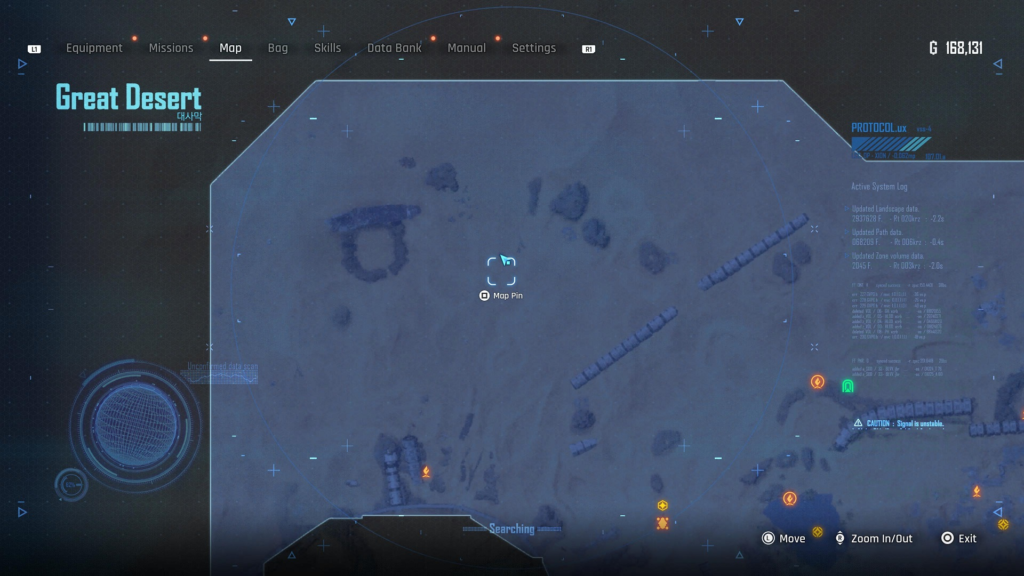This screenshot has height=576, width=1024.
Task: Click the yellow hexagon marker above the turtle icon
Action: click(662, 505)
